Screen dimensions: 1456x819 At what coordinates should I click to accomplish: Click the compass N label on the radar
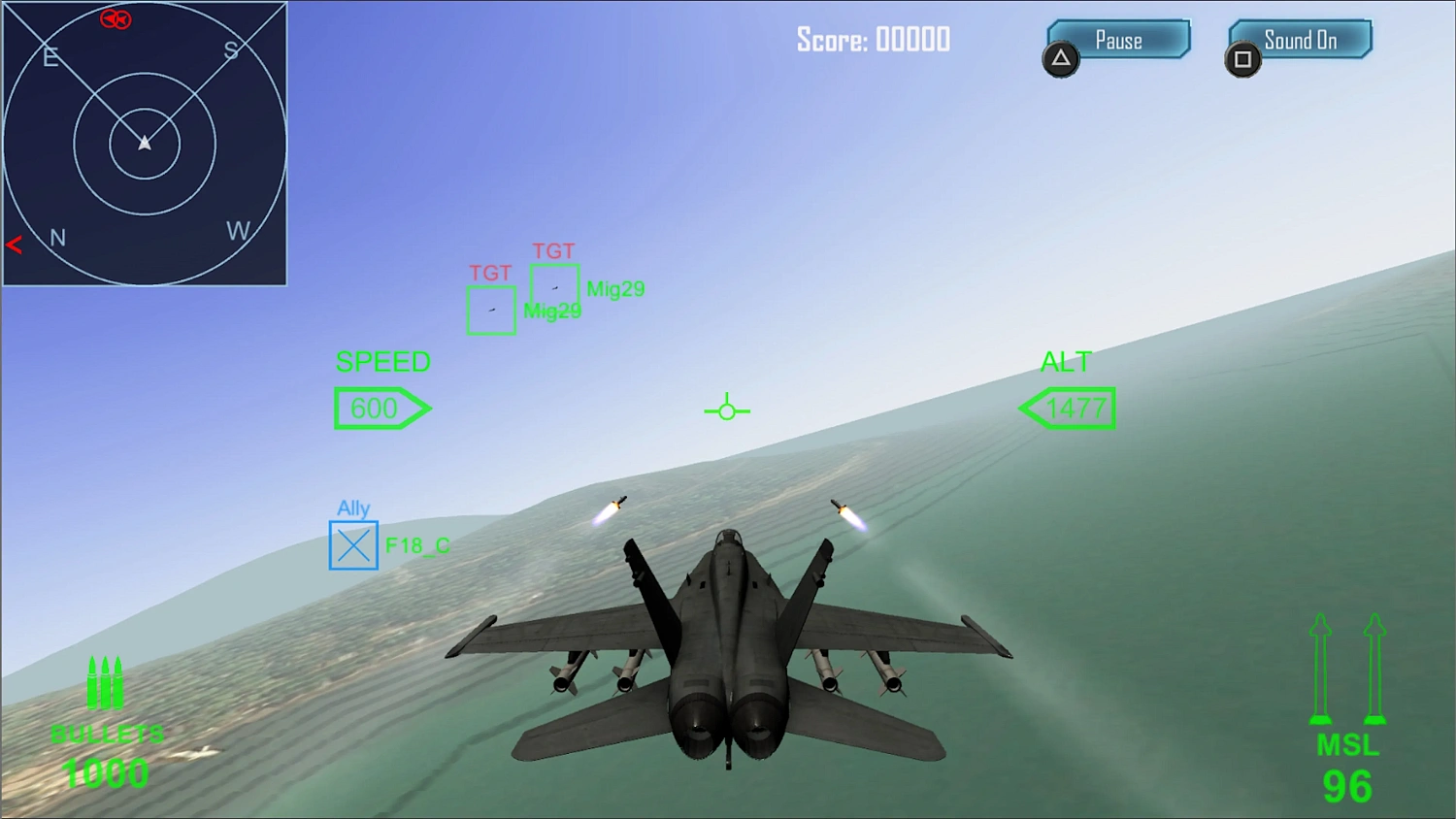pos(57,237)
